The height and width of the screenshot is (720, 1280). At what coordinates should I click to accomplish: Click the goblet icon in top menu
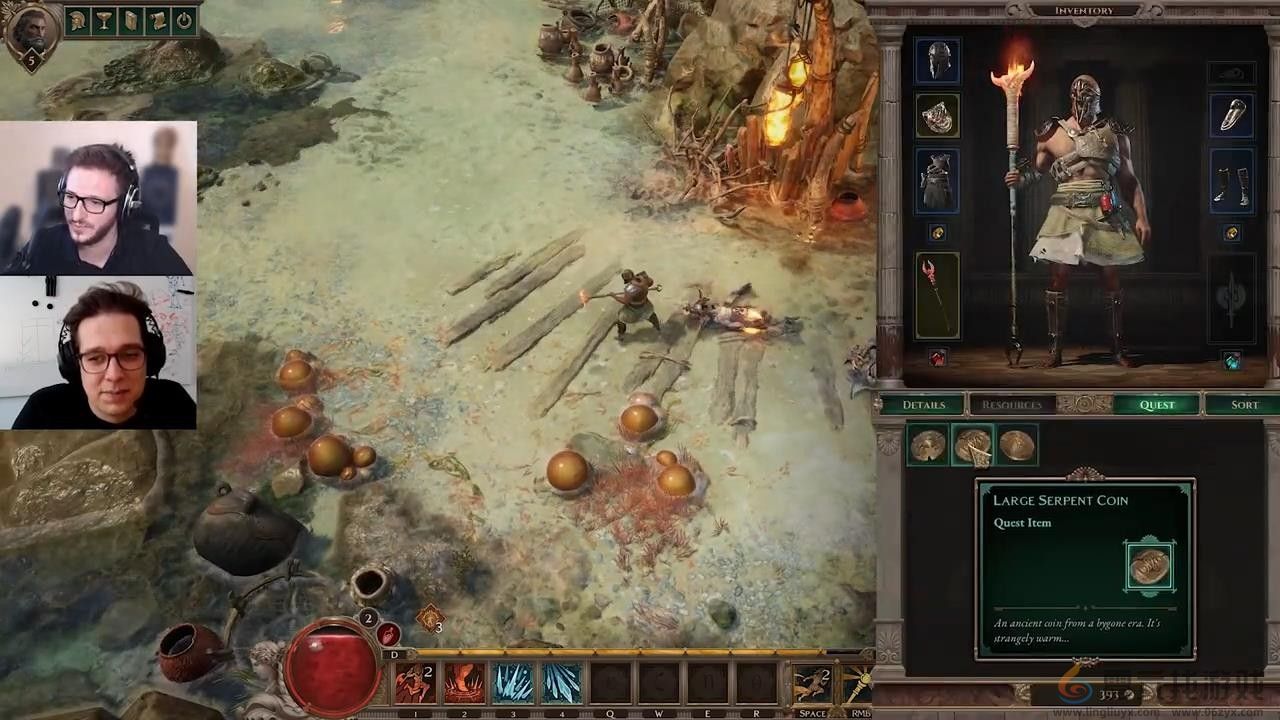pyautogui.click(x=105, y=21)
